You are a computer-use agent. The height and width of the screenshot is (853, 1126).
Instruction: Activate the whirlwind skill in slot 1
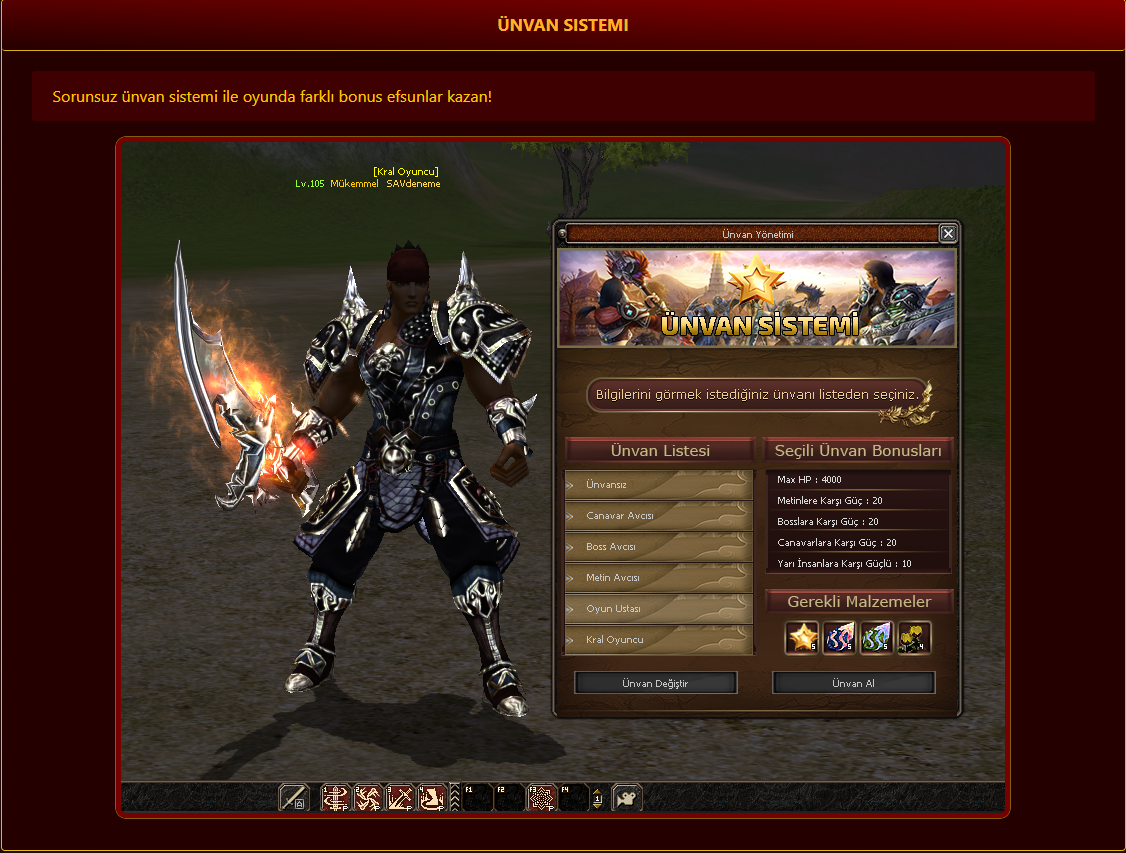click(336, 798)
